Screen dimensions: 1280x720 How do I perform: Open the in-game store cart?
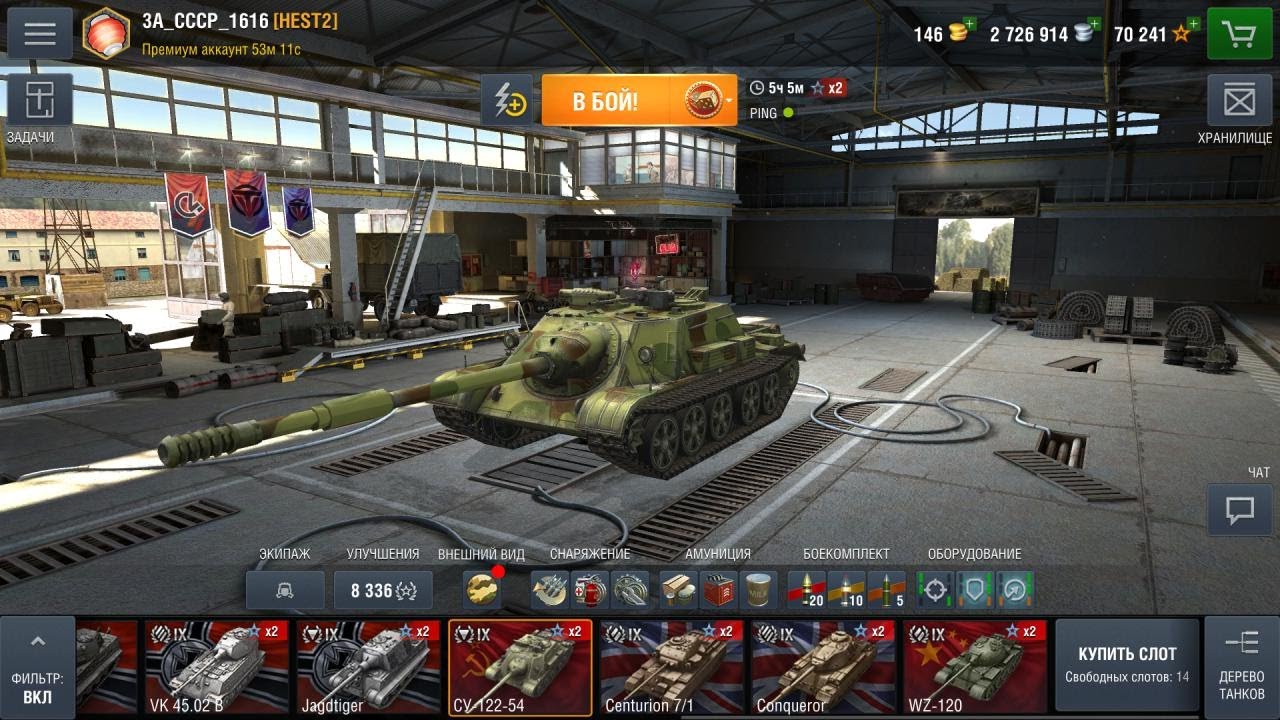point(1240,33)
